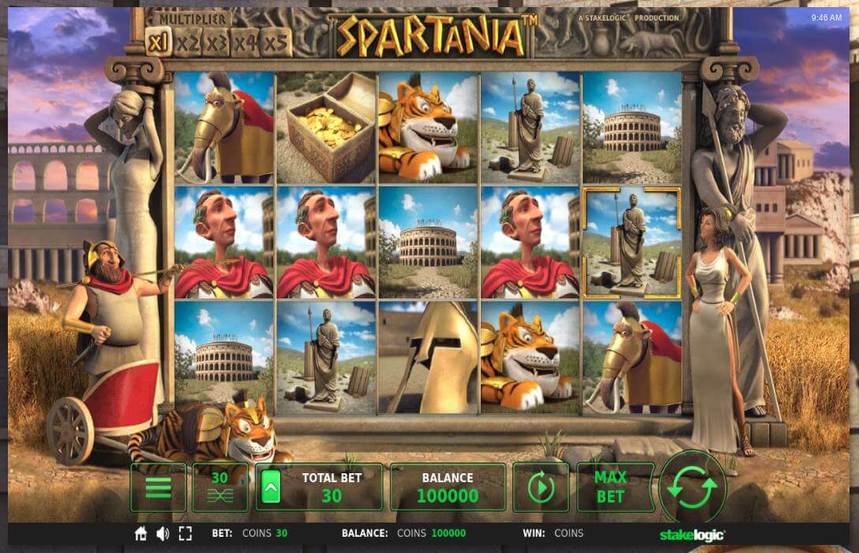Image resolution: width=859 pixels, height=553 pixels.
Task: Activate the autoplay button
Action: (x=540, y=488)
